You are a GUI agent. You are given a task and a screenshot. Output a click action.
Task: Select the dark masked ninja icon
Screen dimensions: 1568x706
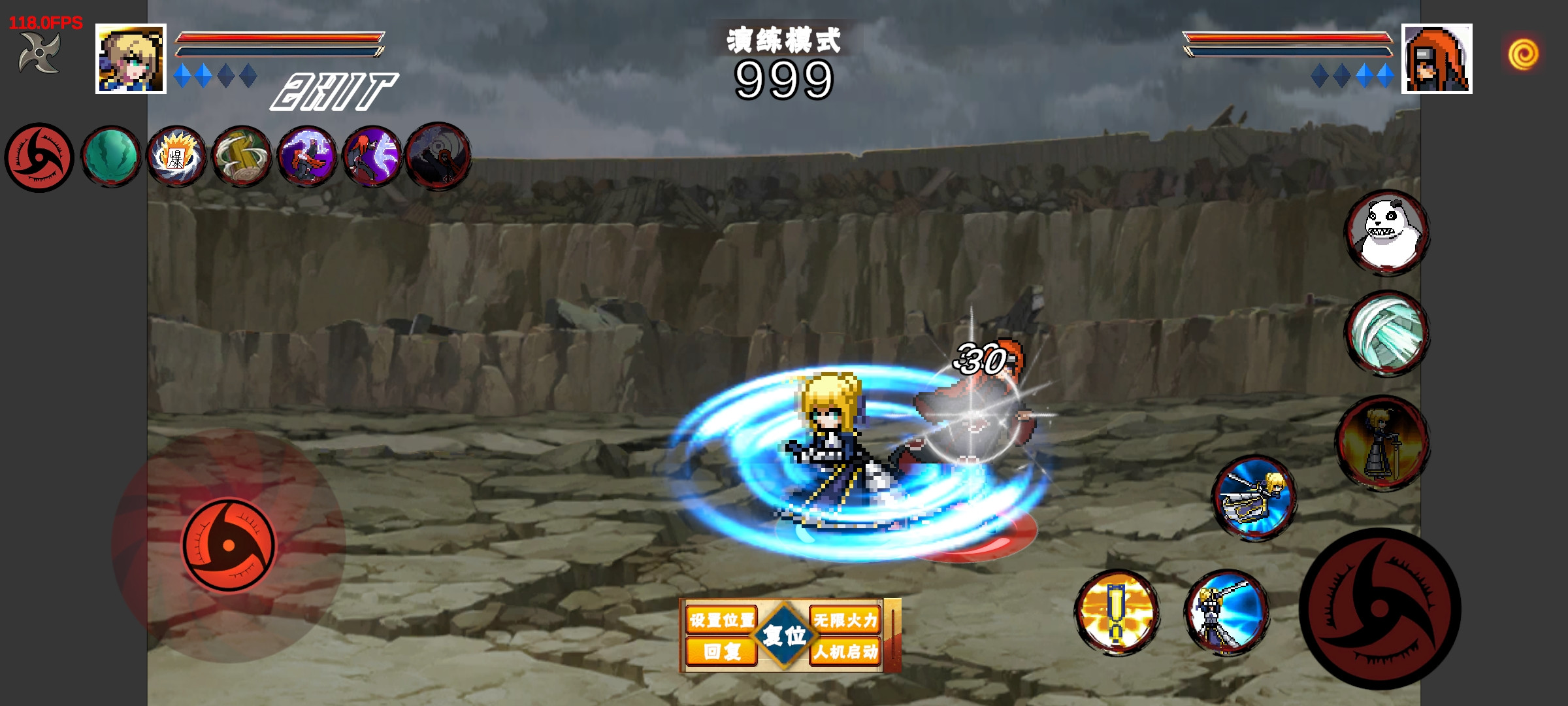(438, 157)
